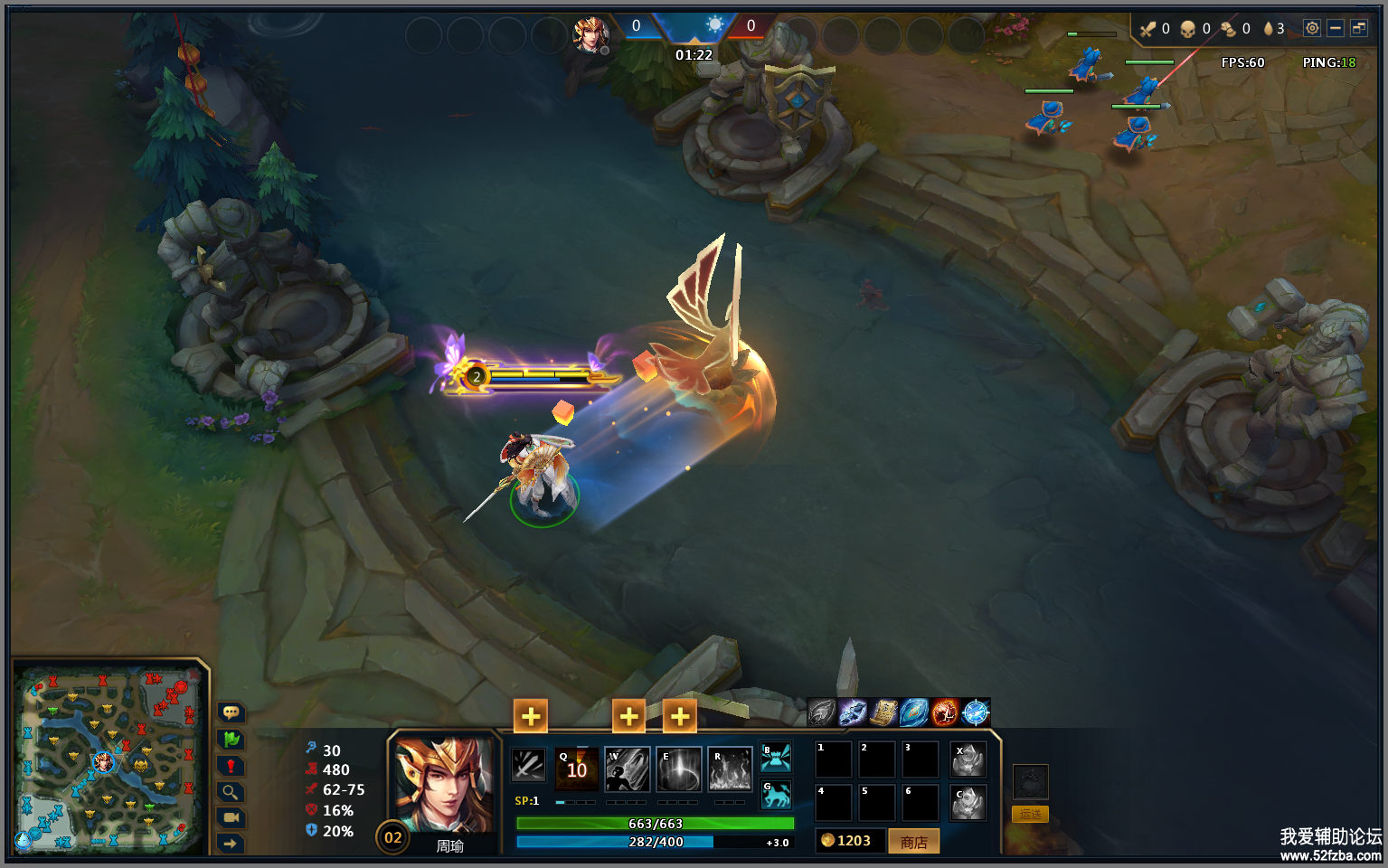Viewport: 1388px width, 868px height.
Task: Activate the G horse mount icon
Action: (776, 796)
